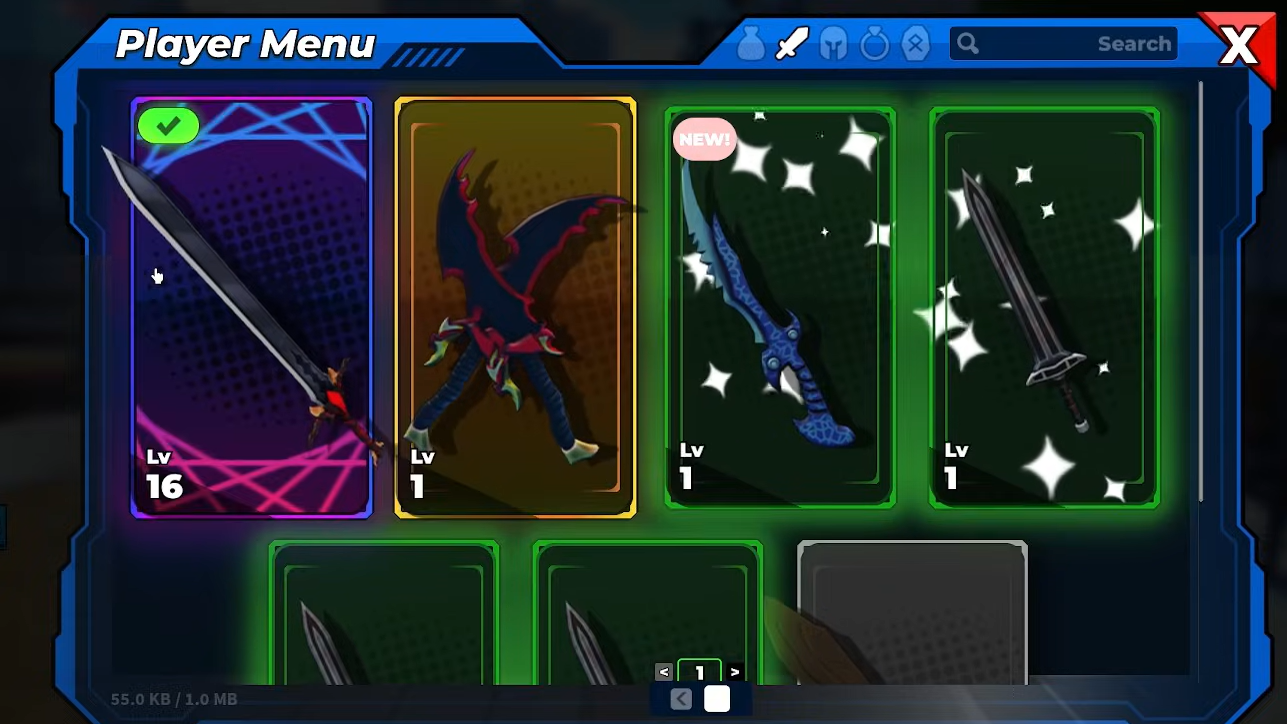The image size is (1287, 724).
Task: Select the sword weapons tab
Action: click(792, 44)
